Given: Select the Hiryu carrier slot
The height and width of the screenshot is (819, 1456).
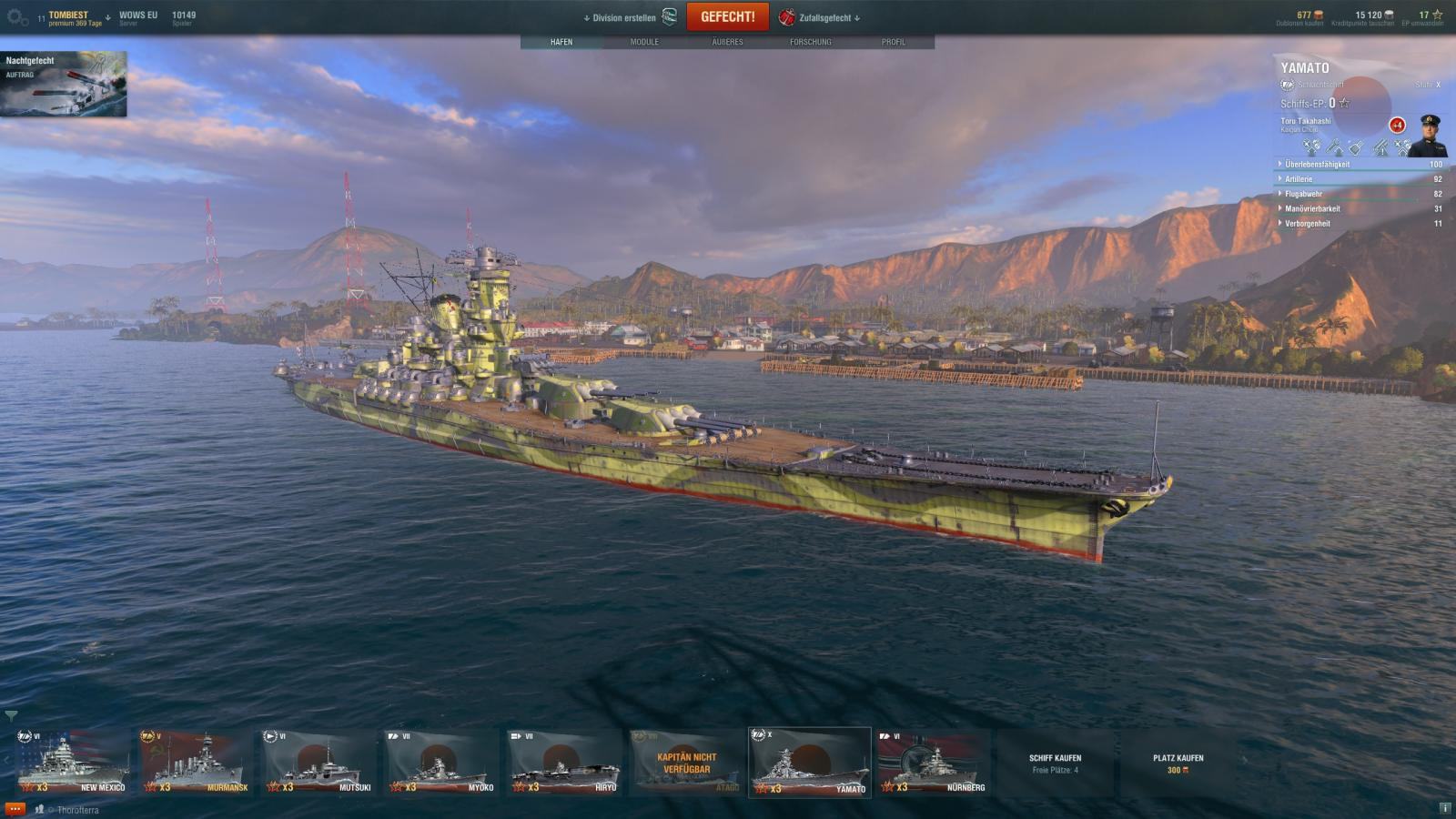Looking at the screenshot, I should pyautogui.click(x=565, y=763).
